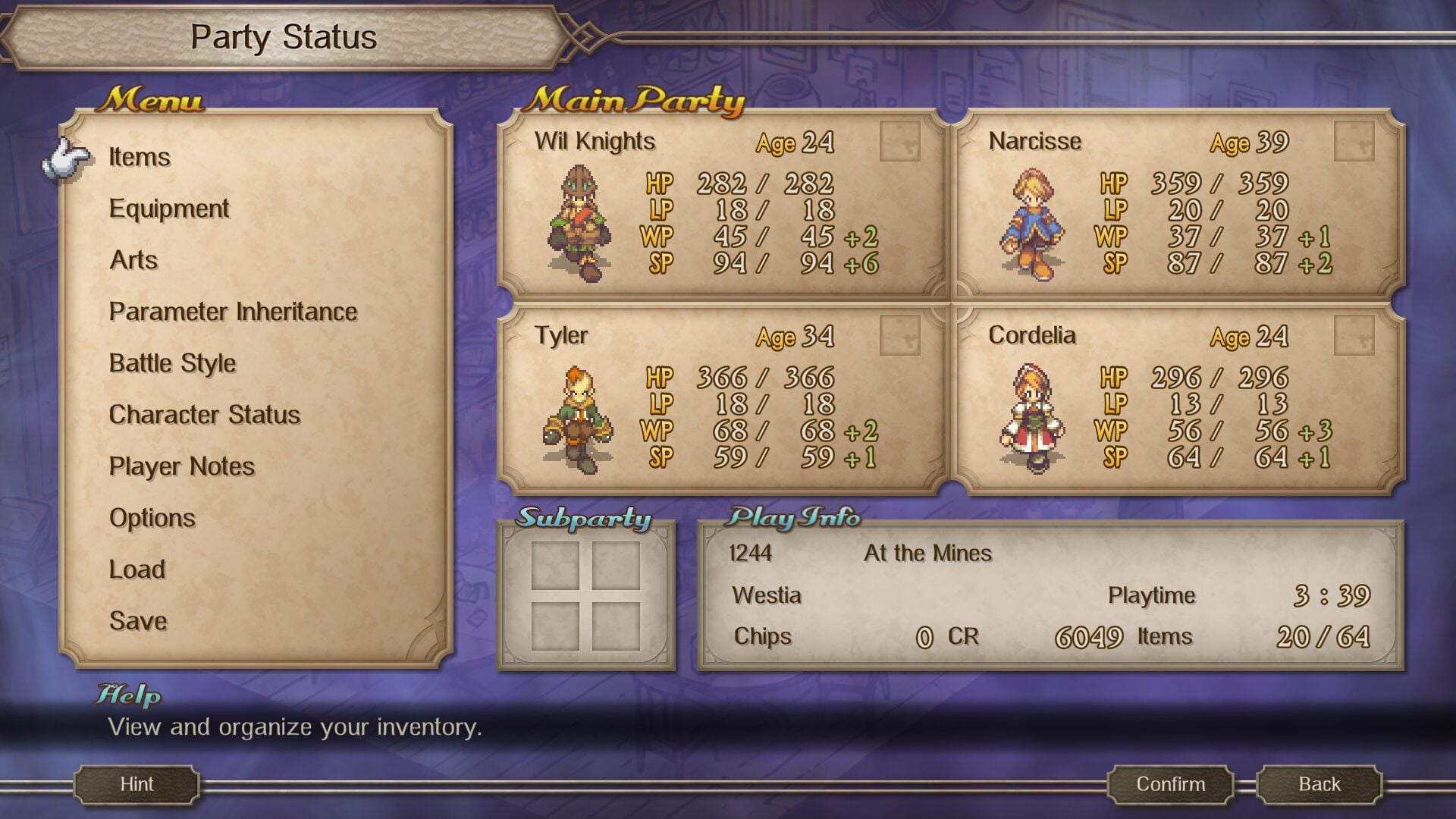Select Narcisse's party card
The image size is (1456, 819).
(x=1177, y=205)
